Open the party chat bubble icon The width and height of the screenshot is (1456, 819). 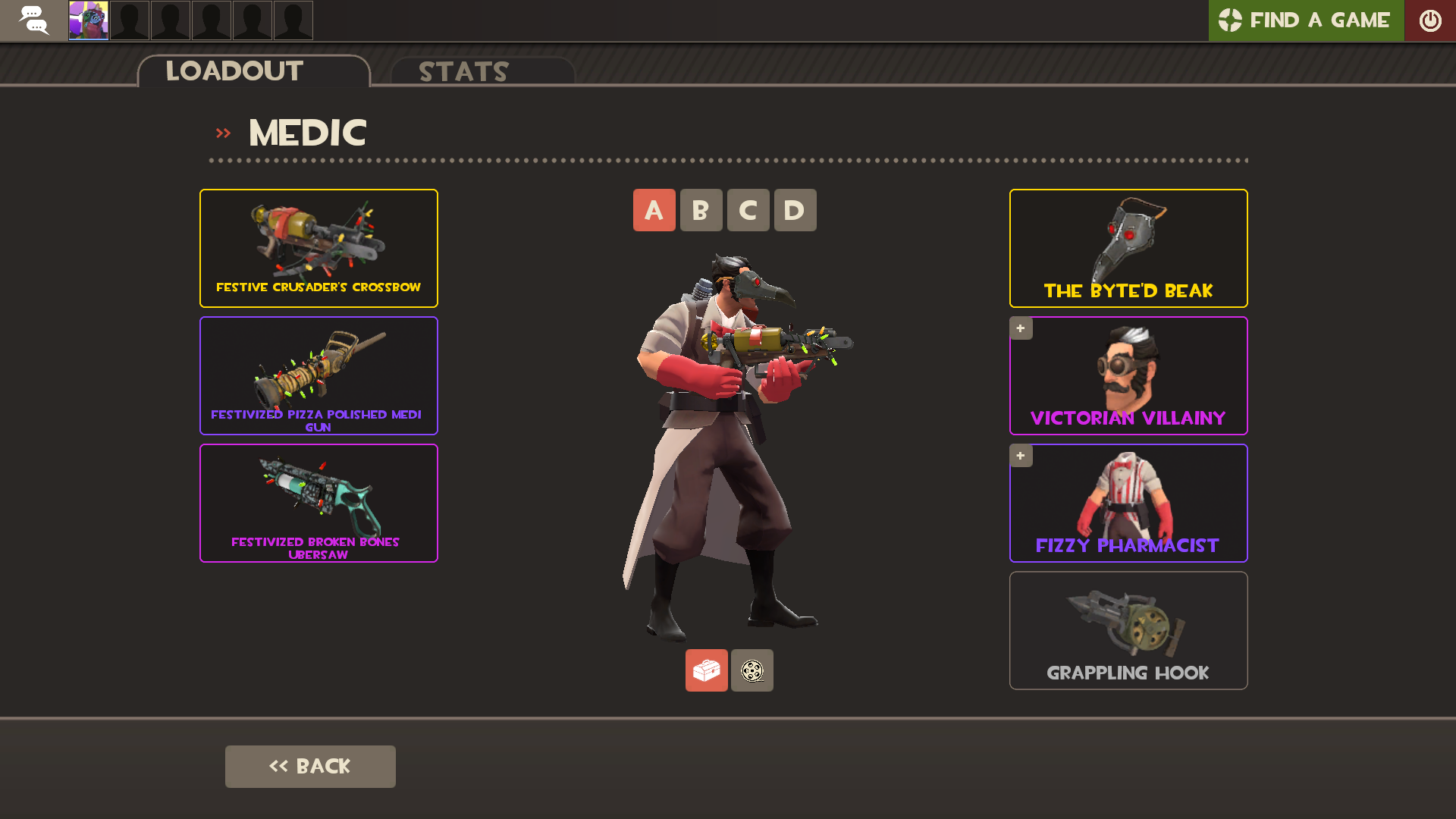[33, 20]
